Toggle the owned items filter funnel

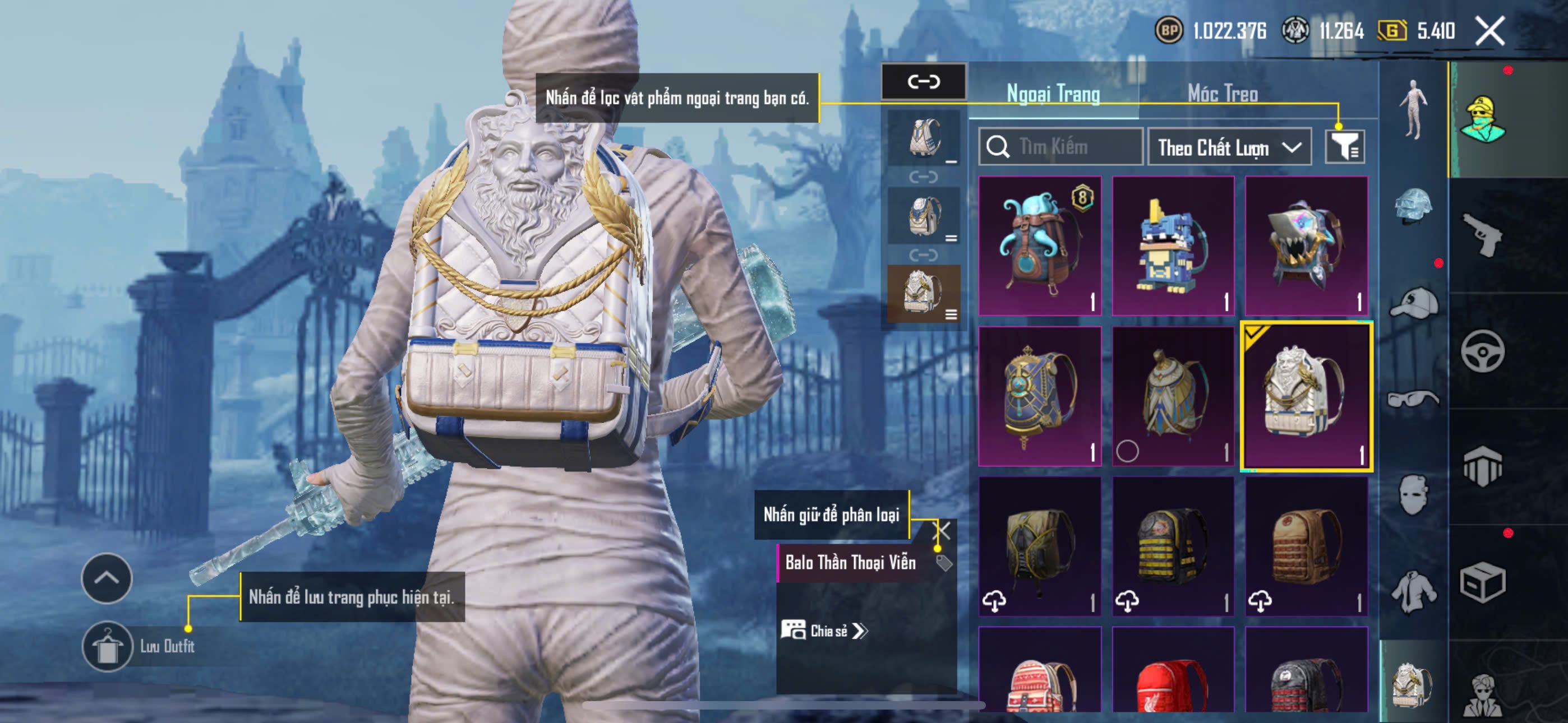click(1344, 147)
